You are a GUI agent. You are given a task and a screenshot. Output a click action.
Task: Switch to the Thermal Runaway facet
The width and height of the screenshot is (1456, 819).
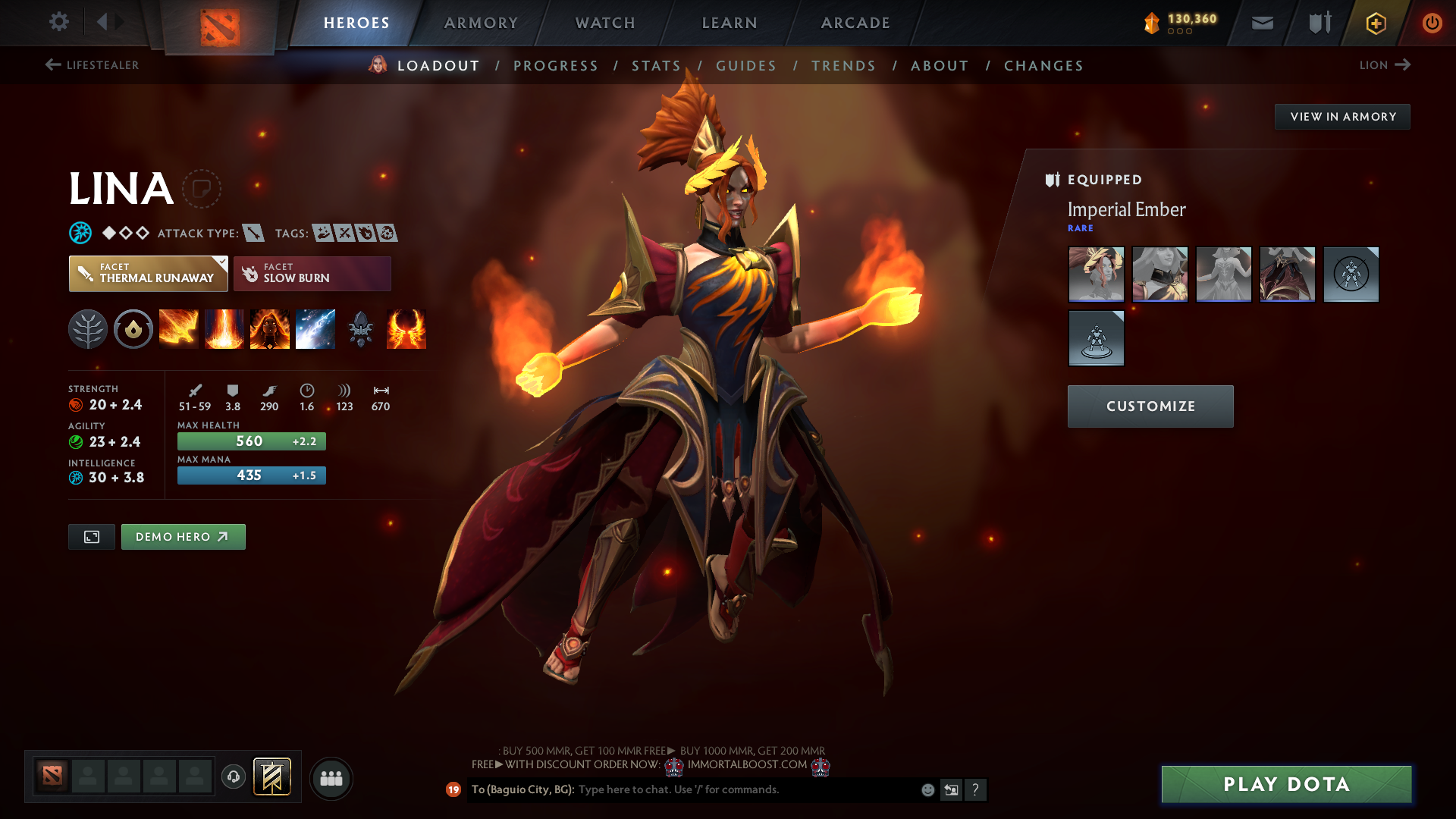[x=148, y=273]
